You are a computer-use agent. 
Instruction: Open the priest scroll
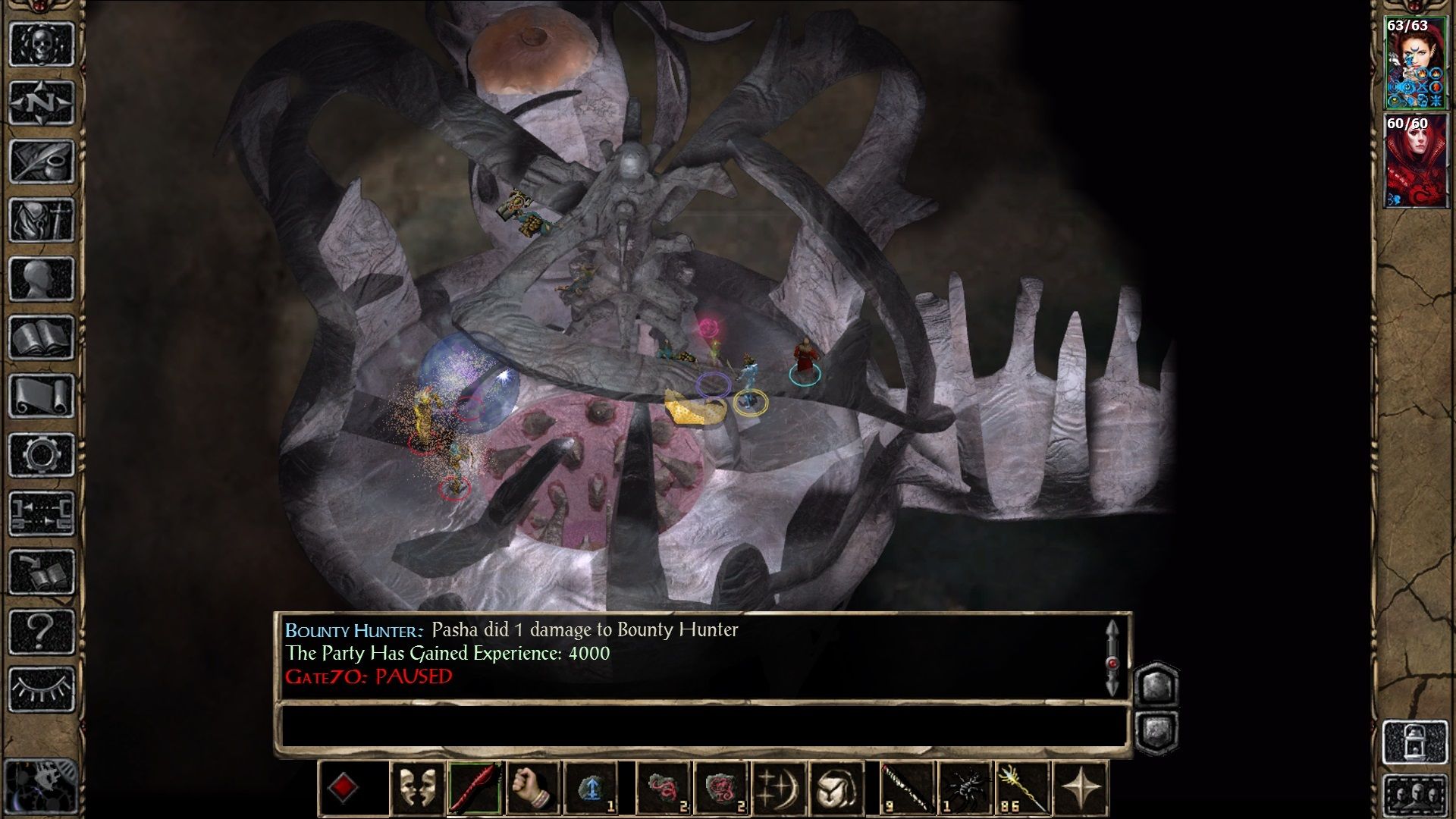(42, 396)
